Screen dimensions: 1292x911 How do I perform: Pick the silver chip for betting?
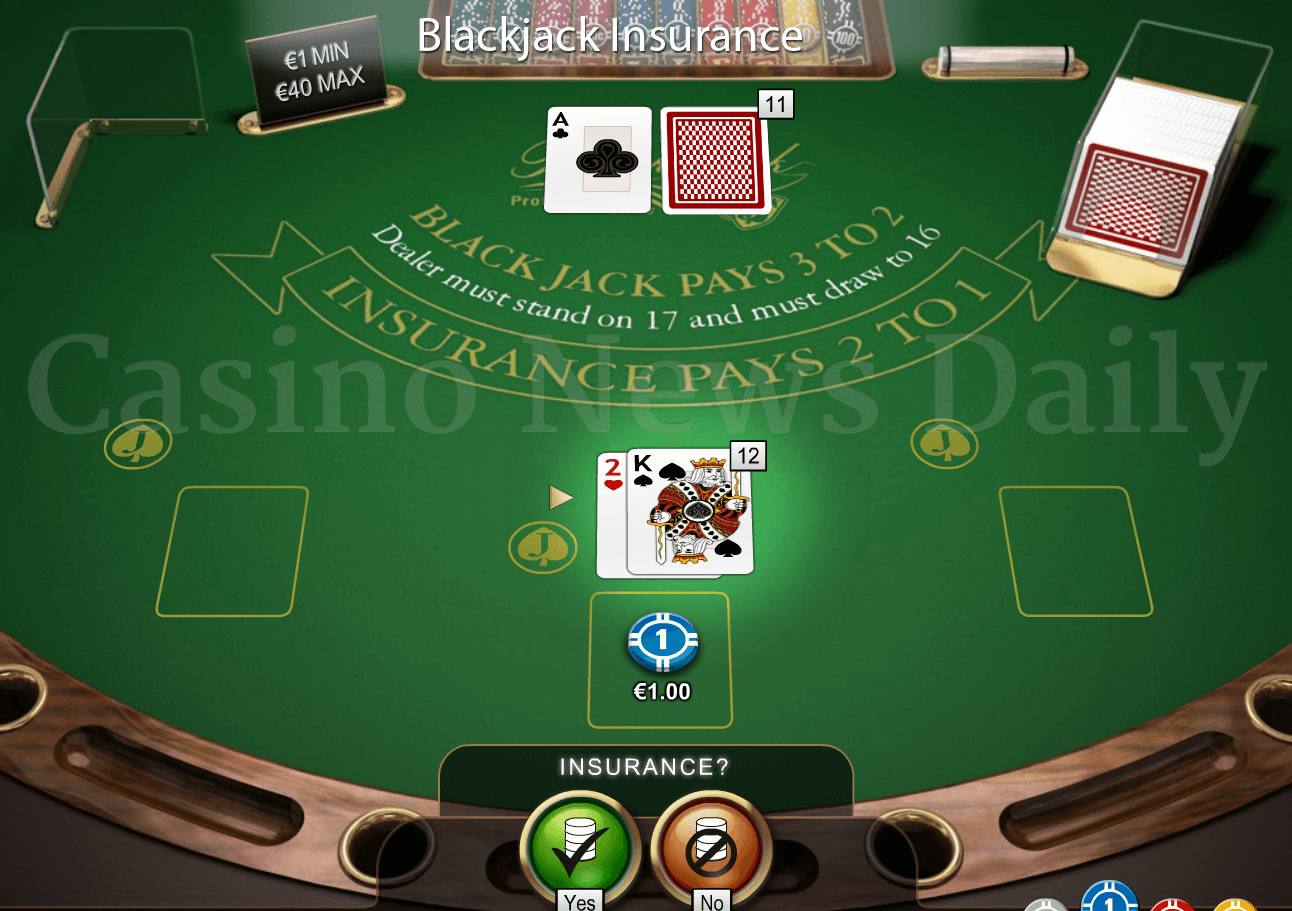pyautogui.click(x=1047, y=905)
